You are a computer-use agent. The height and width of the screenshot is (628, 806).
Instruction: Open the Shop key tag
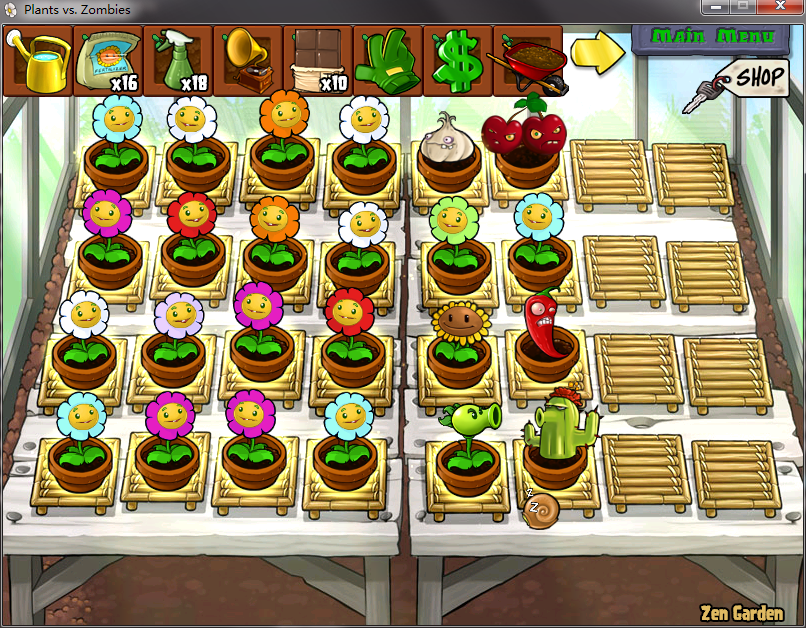point(757,76)
